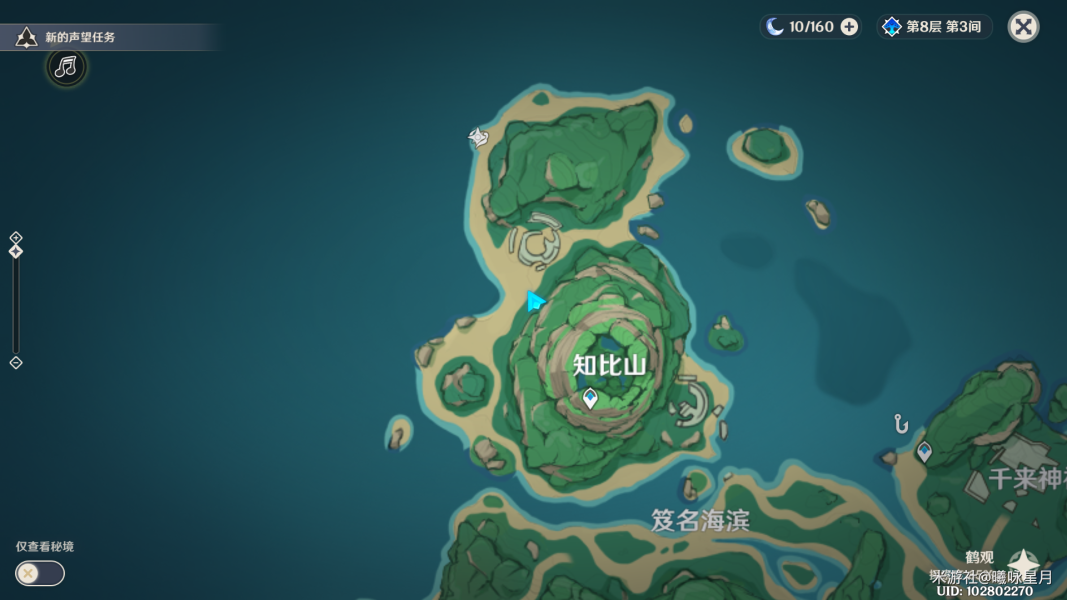The height and width of the screenshot is (600, 1067).
Task: Select the white emblem marker on the north shore
Action: (479, 137)
